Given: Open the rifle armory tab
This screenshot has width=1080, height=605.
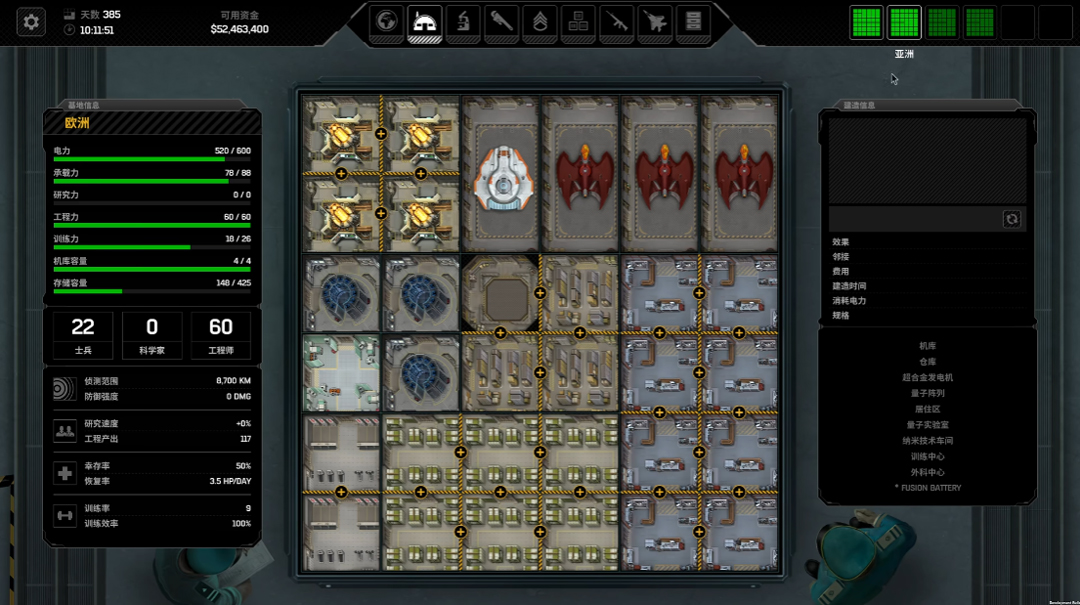Looking at the screenshot, I should pos(616,21).
